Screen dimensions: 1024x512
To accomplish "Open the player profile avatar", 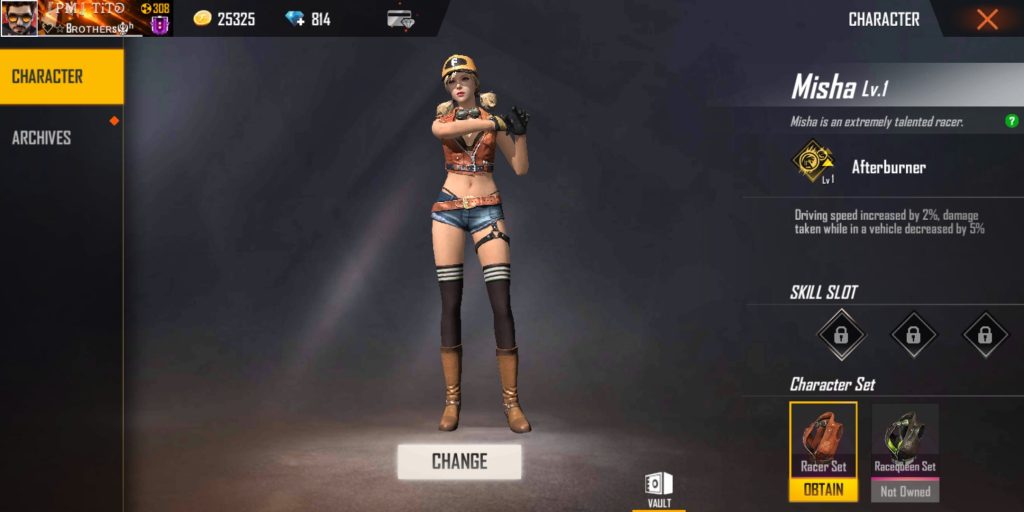I will (19, 18).
